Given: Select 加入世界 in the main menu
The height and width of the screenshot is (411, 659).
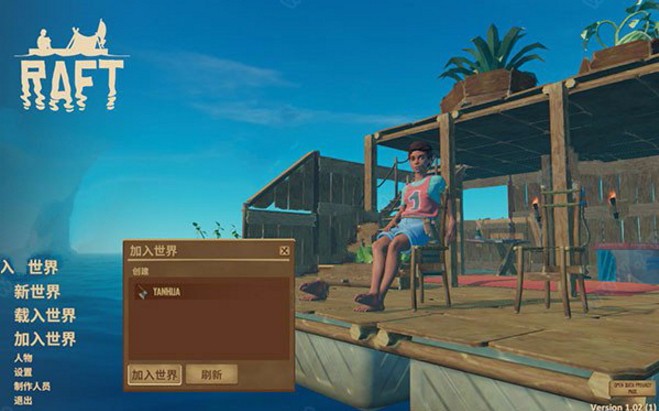Looking at the screenshot, I should (44, 339).
